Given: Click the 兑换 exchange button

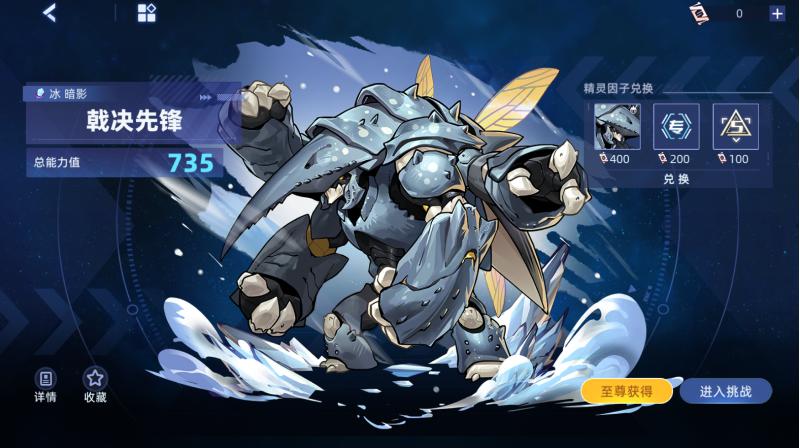Looking at the screenshot, I should point(676,179).
